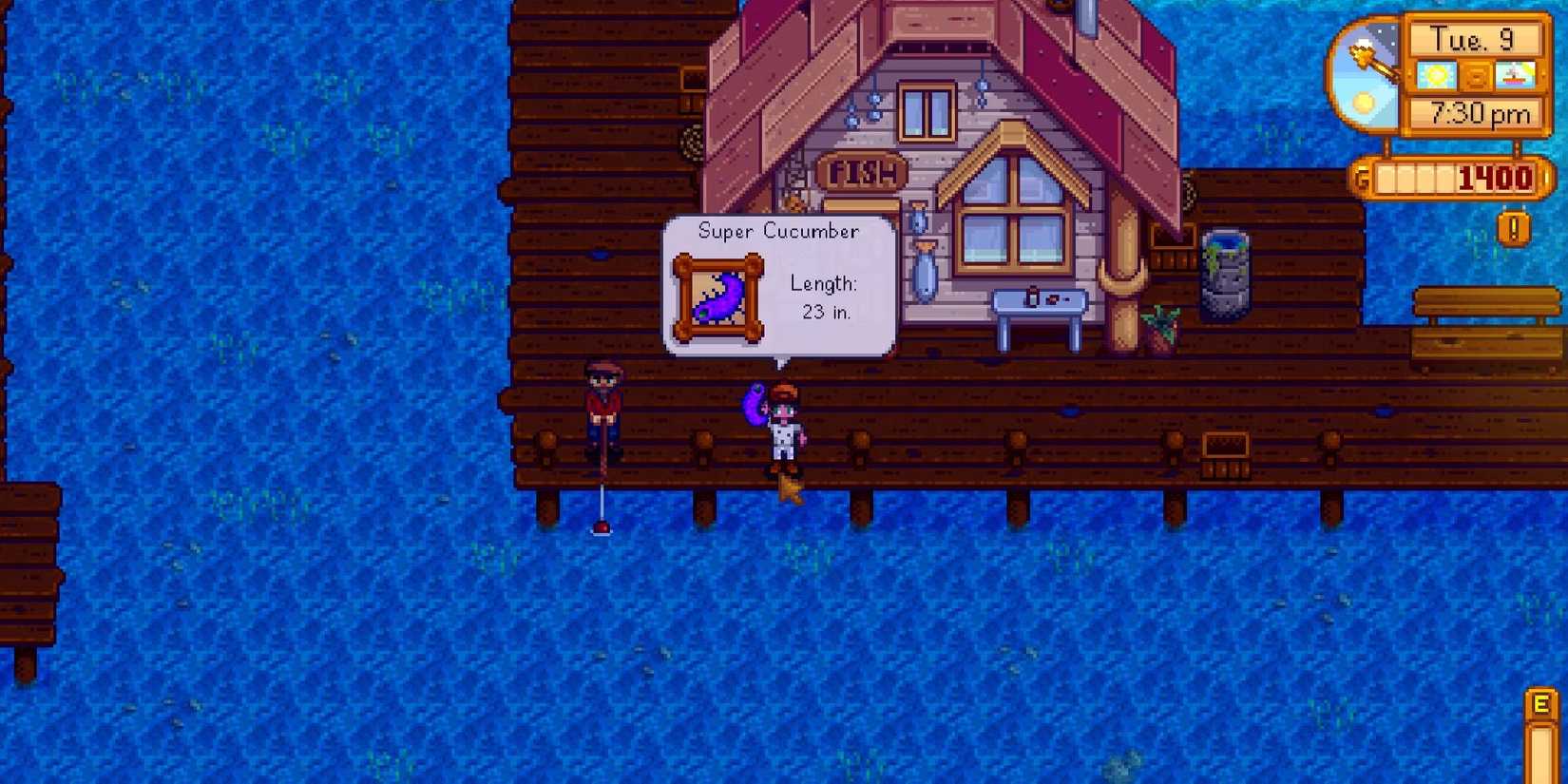This screenshot has width=1568, height=784.
Task: Click the Super Cucumber name label
Action: point(779,231)
